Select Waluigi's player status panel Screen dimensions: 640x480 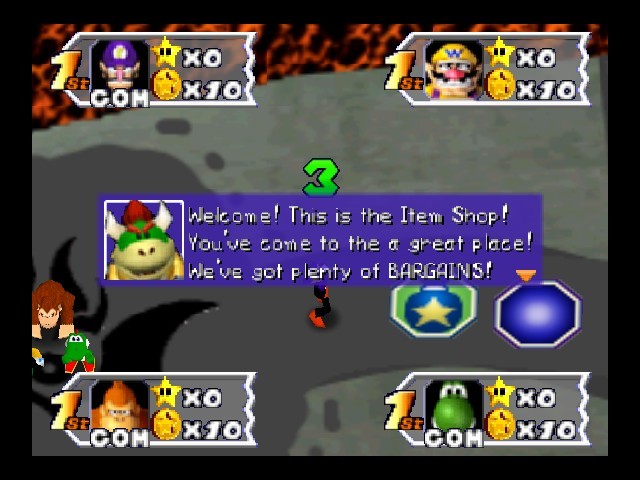[155, 70]
